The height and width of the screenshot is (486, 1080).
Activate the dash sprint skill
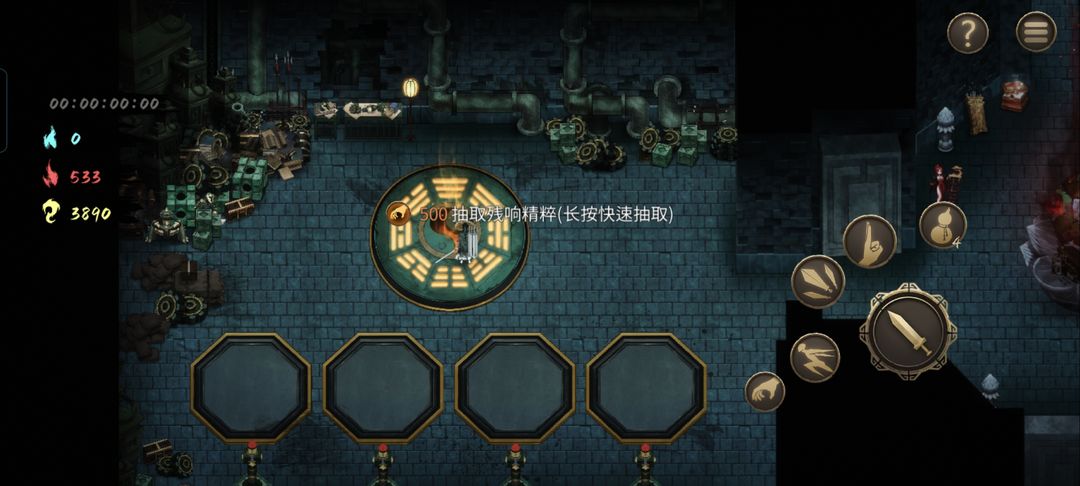pos(814,357)
